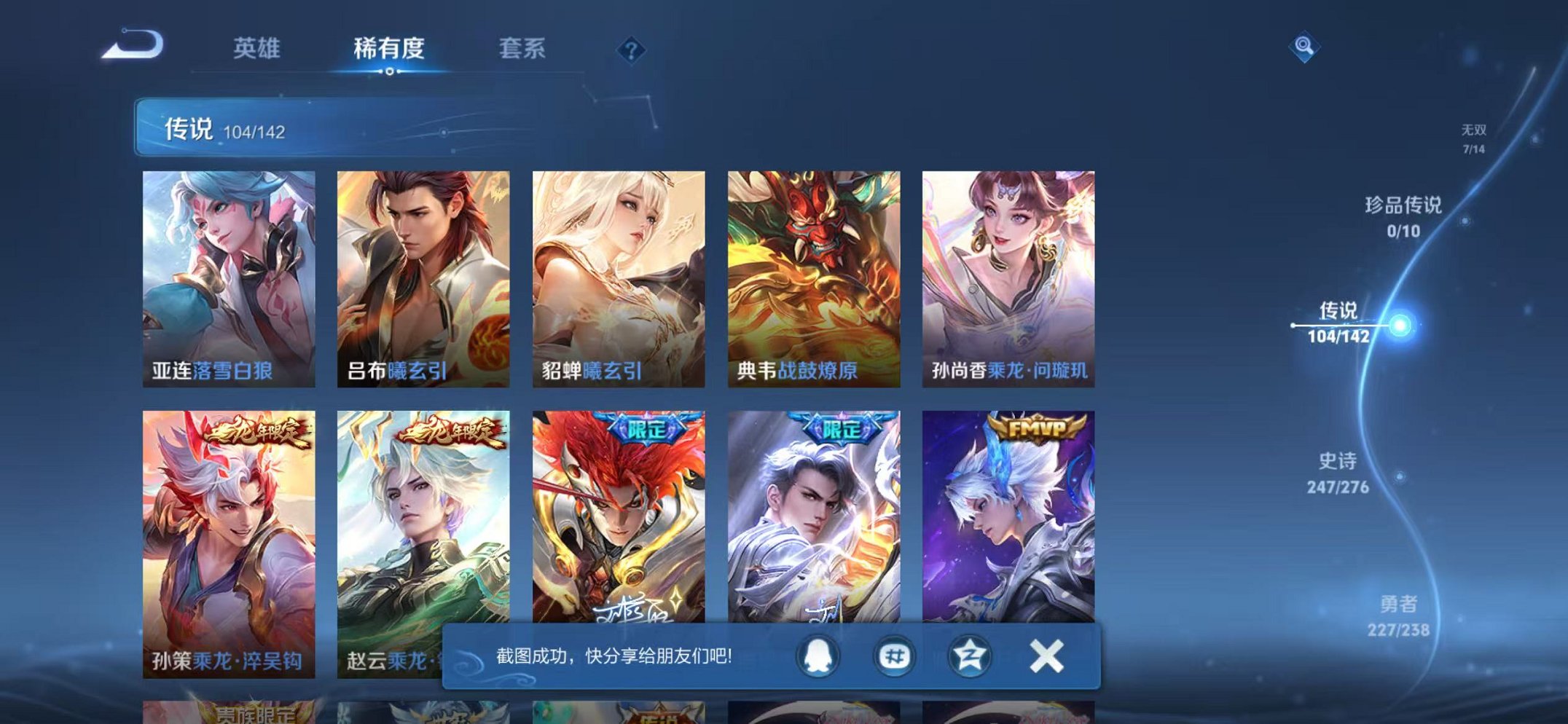1568x724 pixels.
Task: Tap the question mark help icon
Action: pyautogui.click(x=631, y=51)
